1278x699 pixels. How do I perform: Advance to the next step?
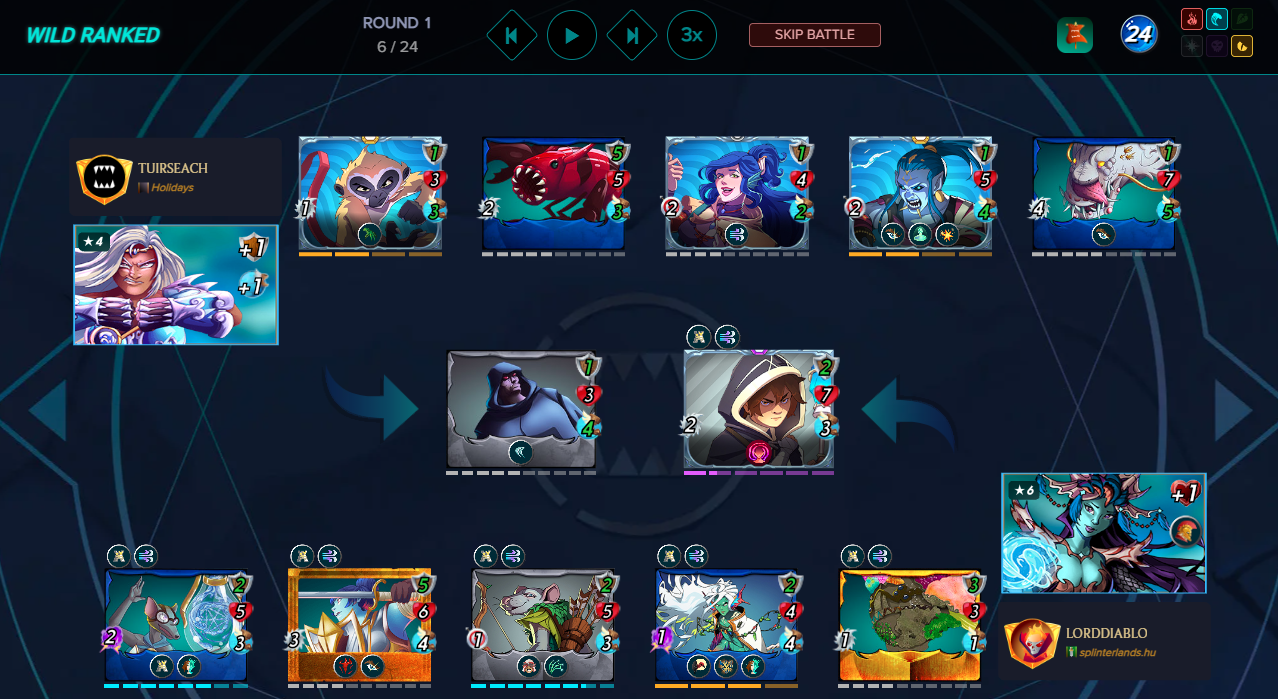point(632,36)
